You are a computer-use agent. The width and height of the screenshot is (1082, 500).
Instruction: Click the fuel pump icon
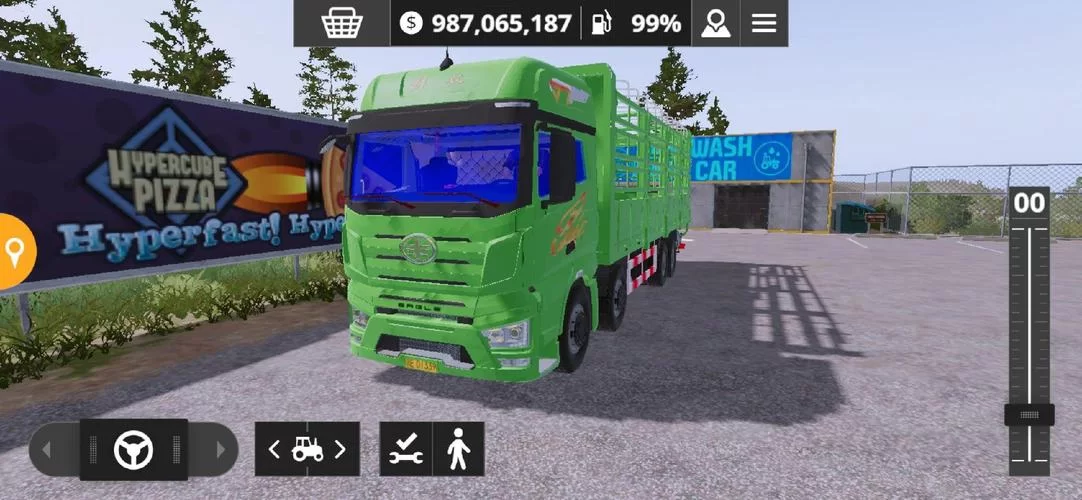click(x=601, y=23)
